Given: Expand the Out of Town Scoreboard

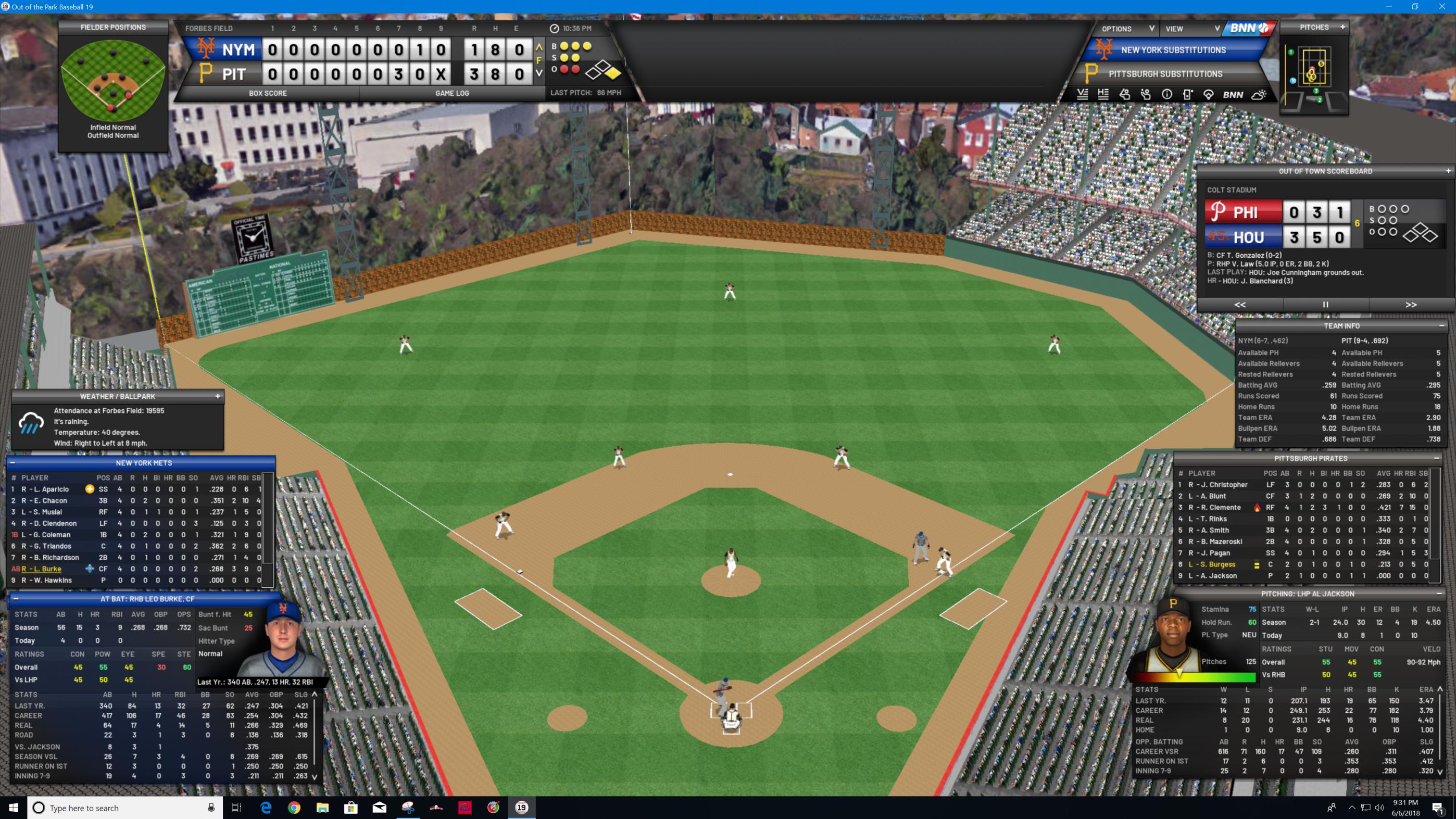Looking at the screenshot, I should (x=1448, y=171).
